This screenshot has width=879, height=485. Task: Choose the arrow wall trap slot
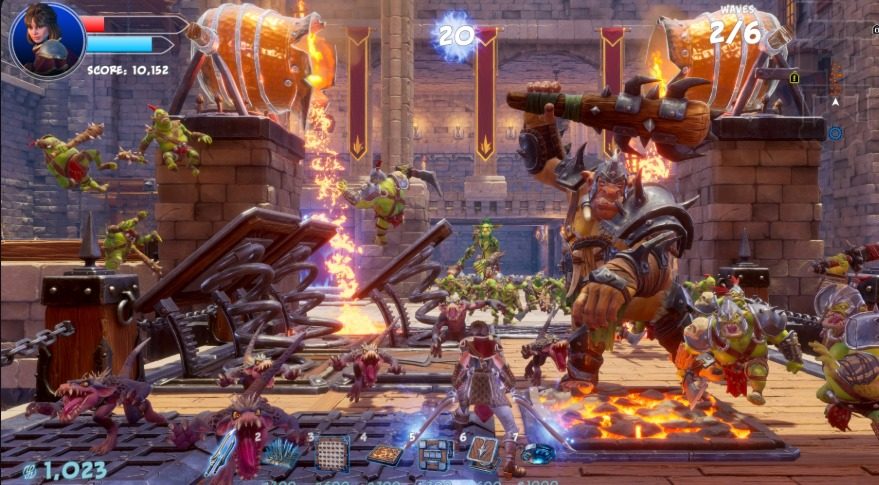pos(483,453)
